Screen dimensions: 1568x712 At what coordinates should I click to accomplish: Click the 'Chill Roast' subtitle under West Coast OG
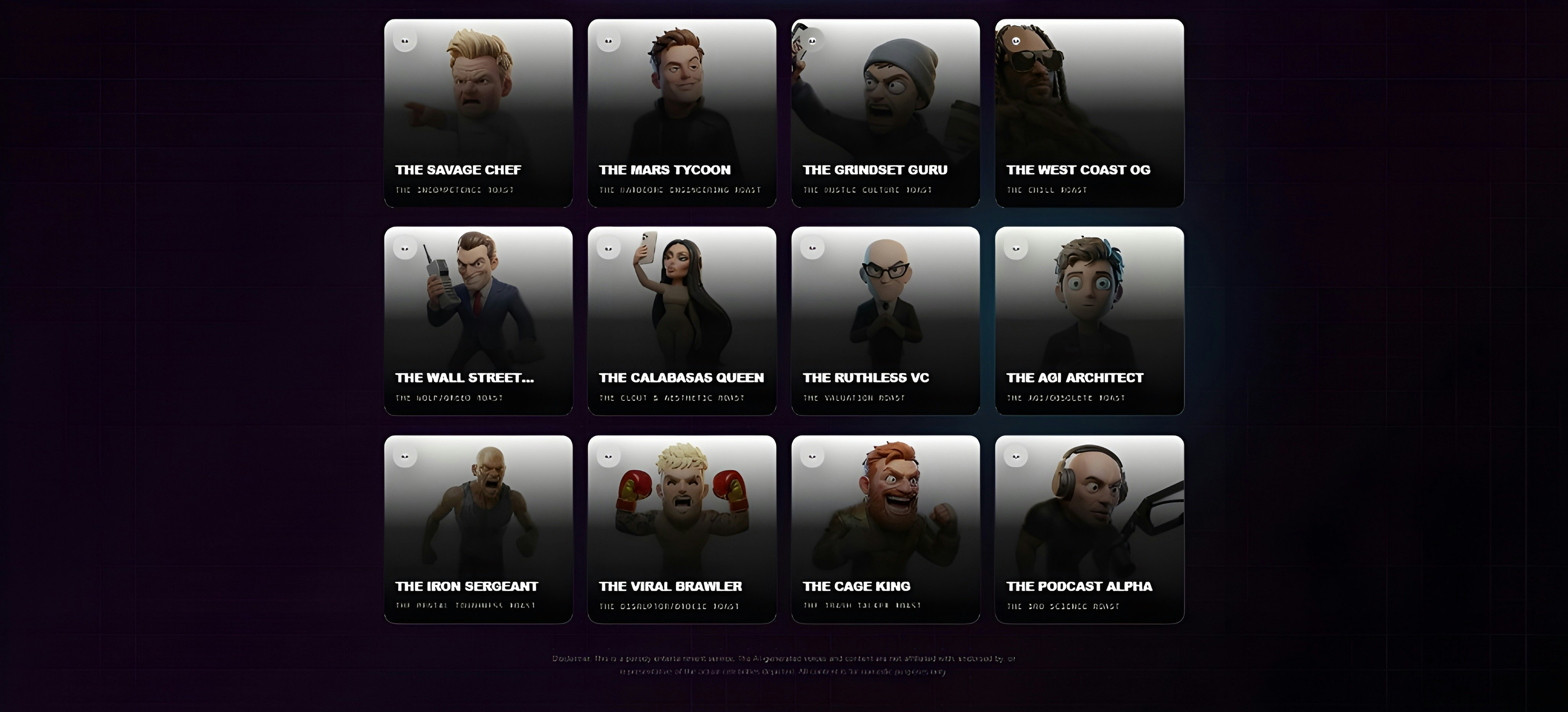pos(1047,190)
